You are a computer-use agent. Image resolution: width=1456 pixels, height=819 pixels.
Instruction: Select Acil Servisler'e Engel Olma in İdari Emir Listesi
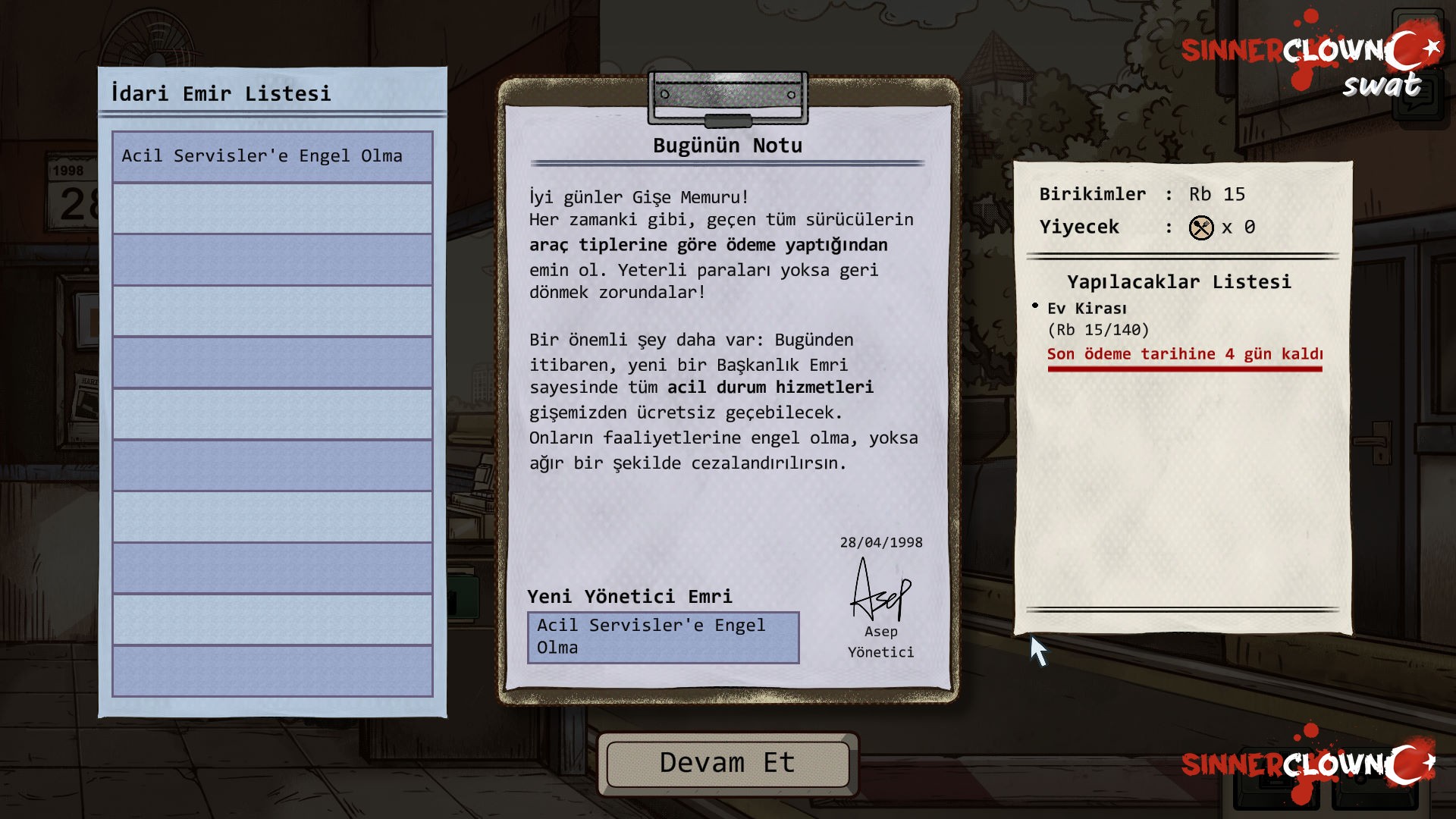pyautogui.click(x=272, y=156)
